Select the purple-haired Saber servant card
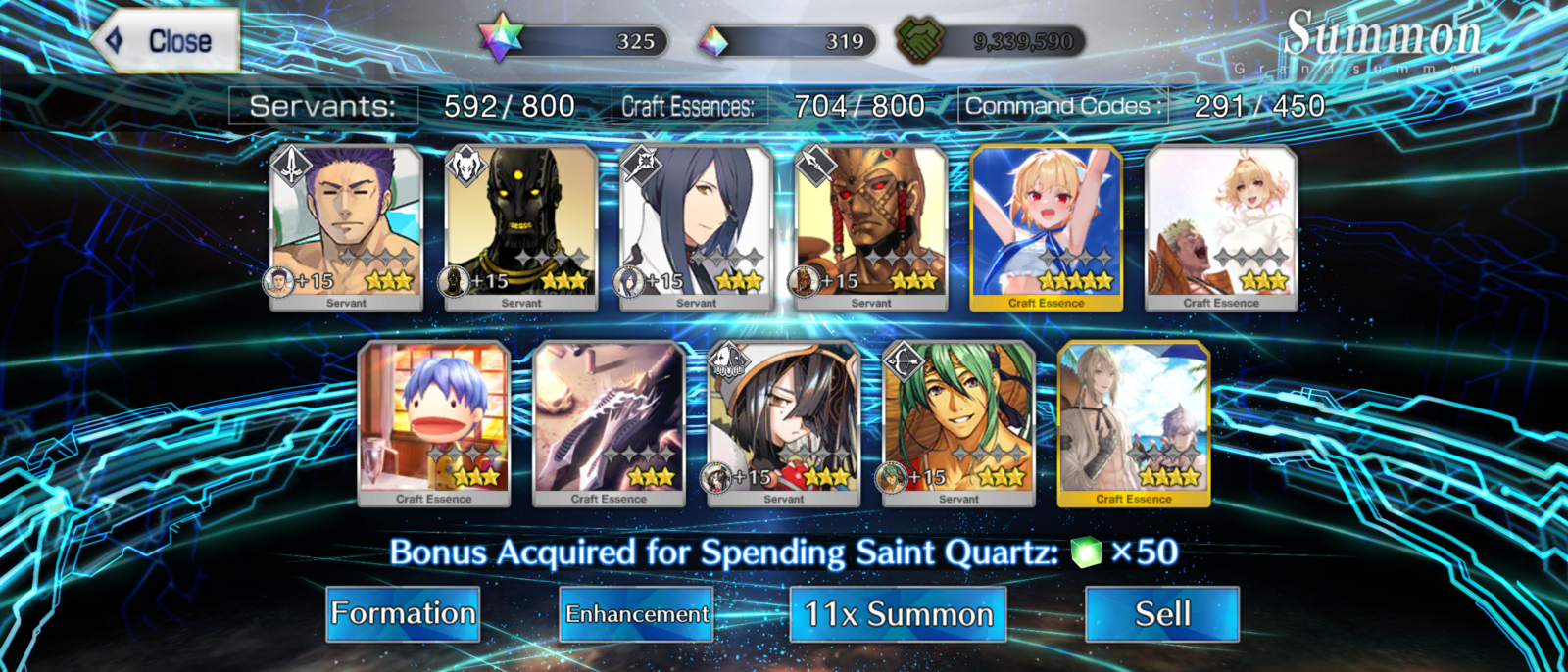This screenshot has width=1568, height=672. [346, 227]
